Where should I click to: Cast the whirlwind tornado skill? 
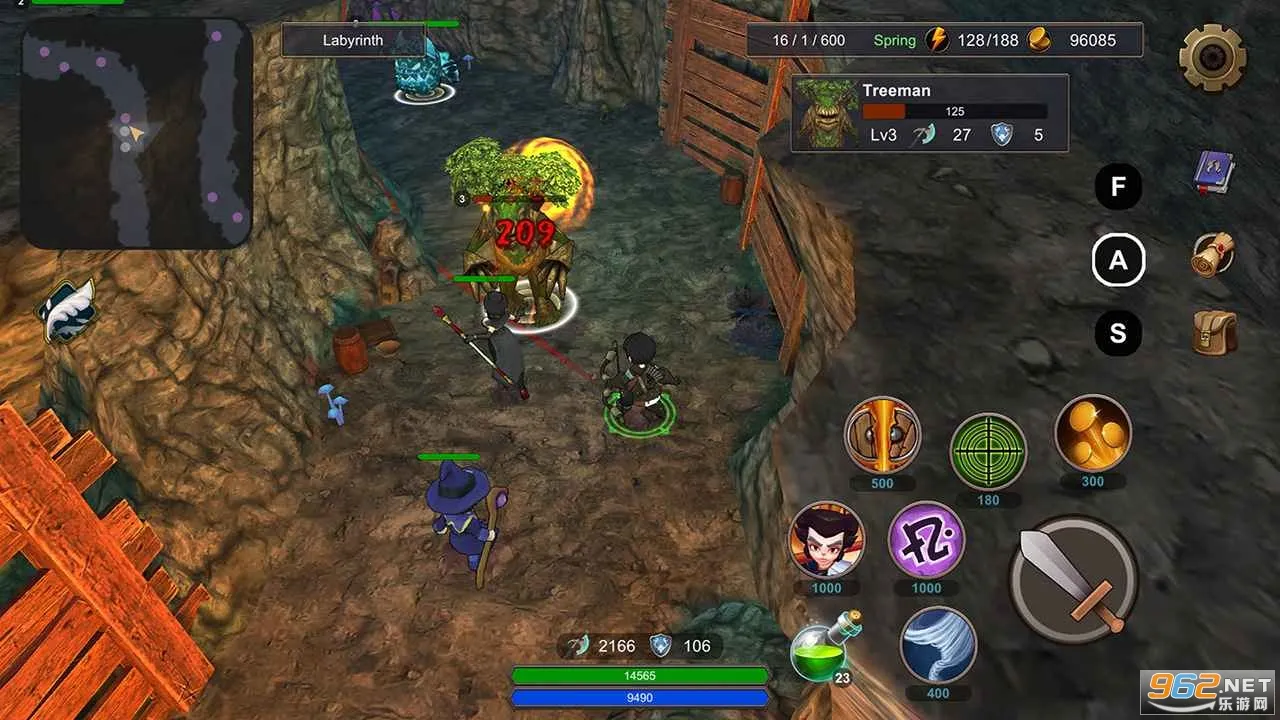tap(938, 645)
